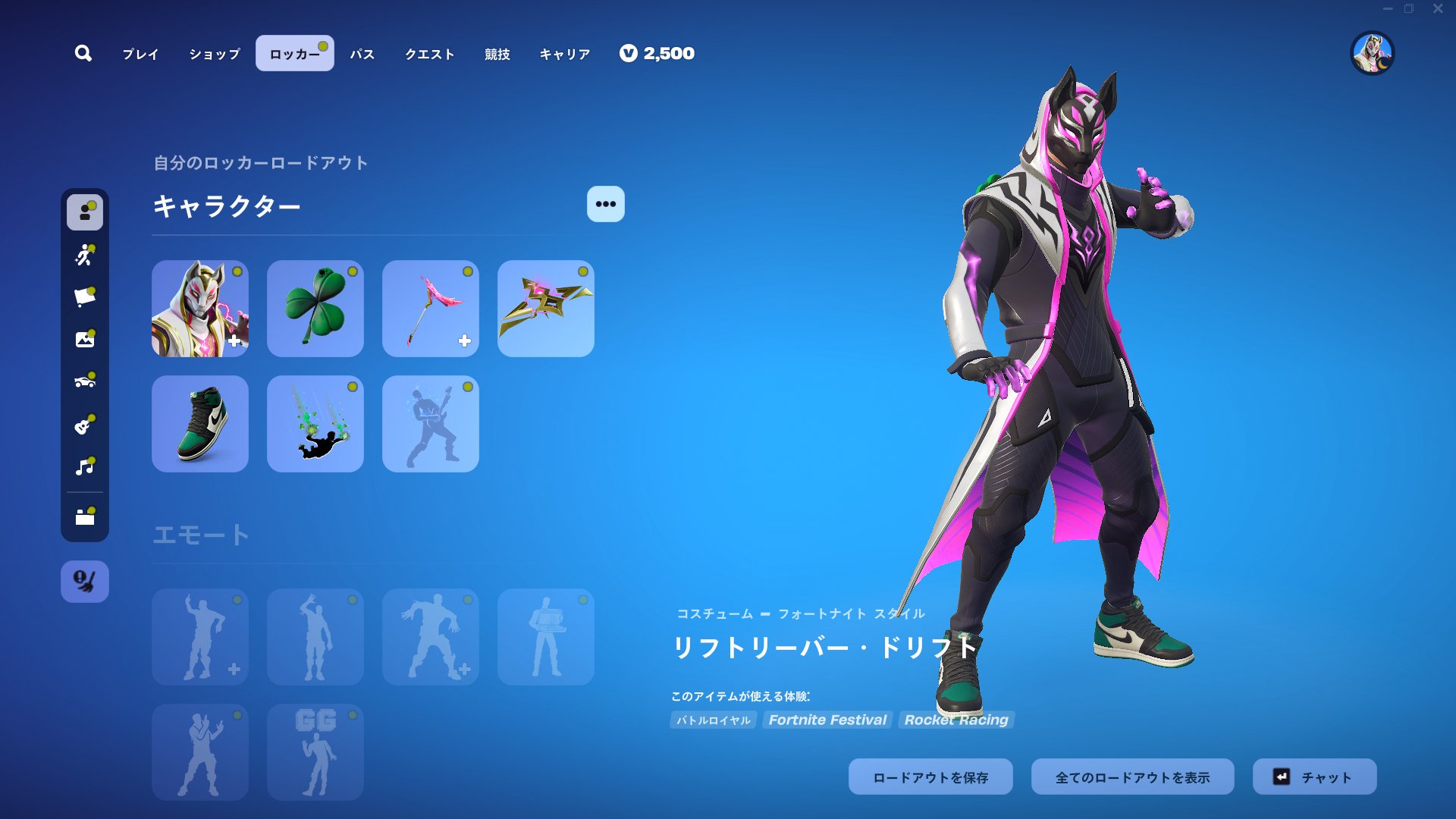Open the チャット panel
The image size is (1456, 819).
[x=1314, y=776]
